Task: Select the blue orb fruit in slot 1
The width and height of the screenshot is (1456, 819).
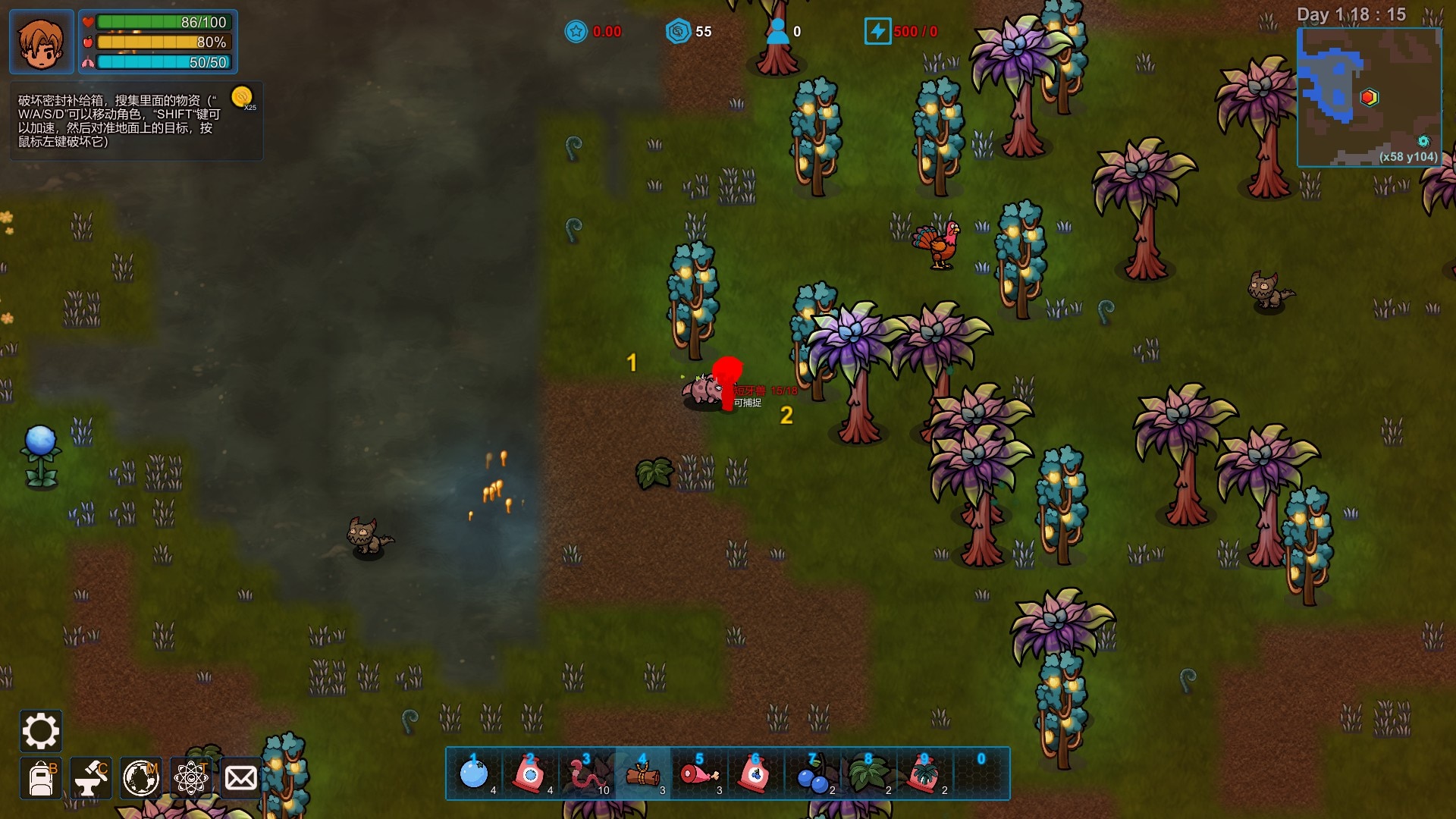Action: tap(475, 774)
